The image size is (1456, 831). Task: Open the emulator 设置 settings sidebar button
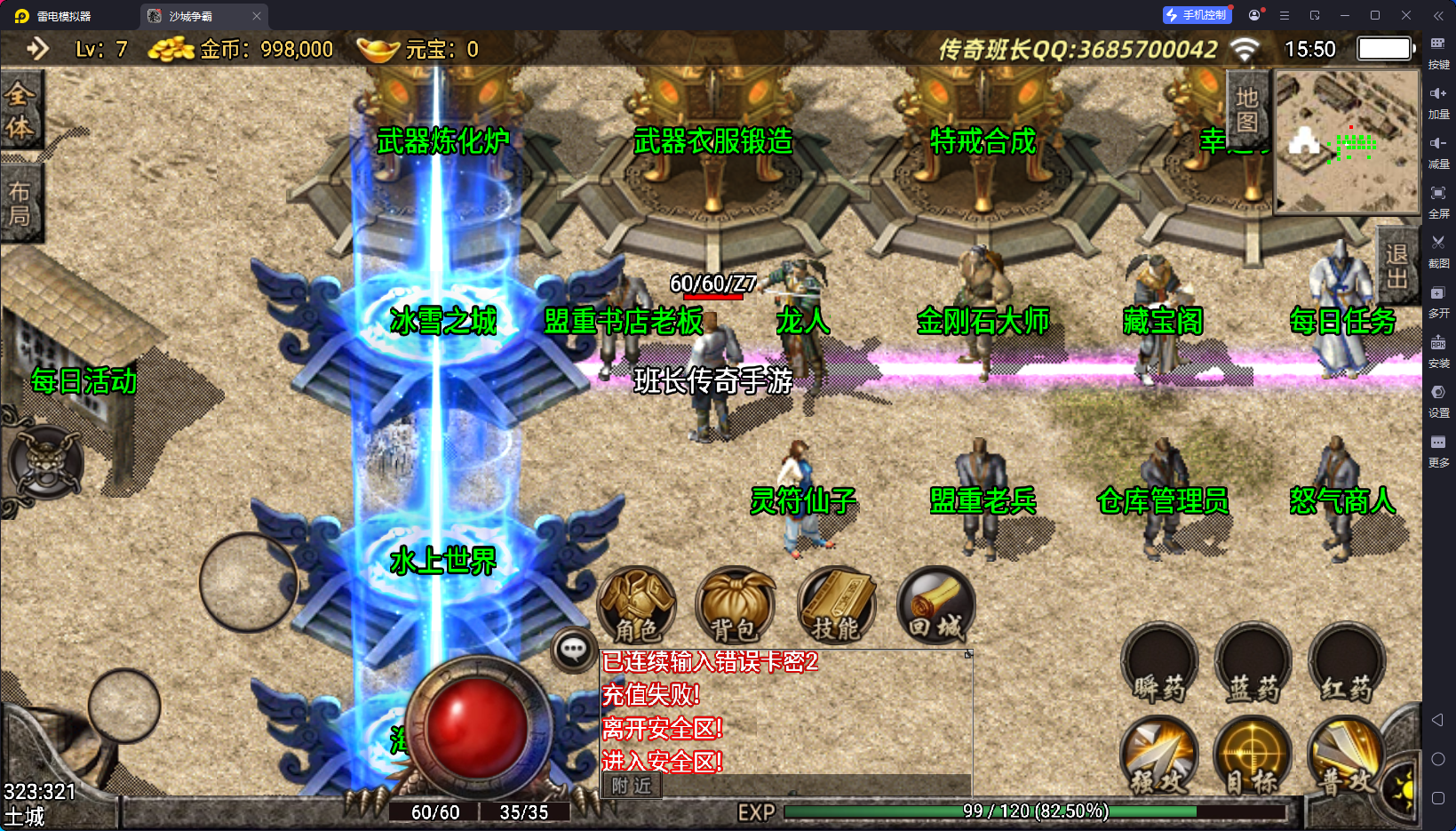[1438, 400]
